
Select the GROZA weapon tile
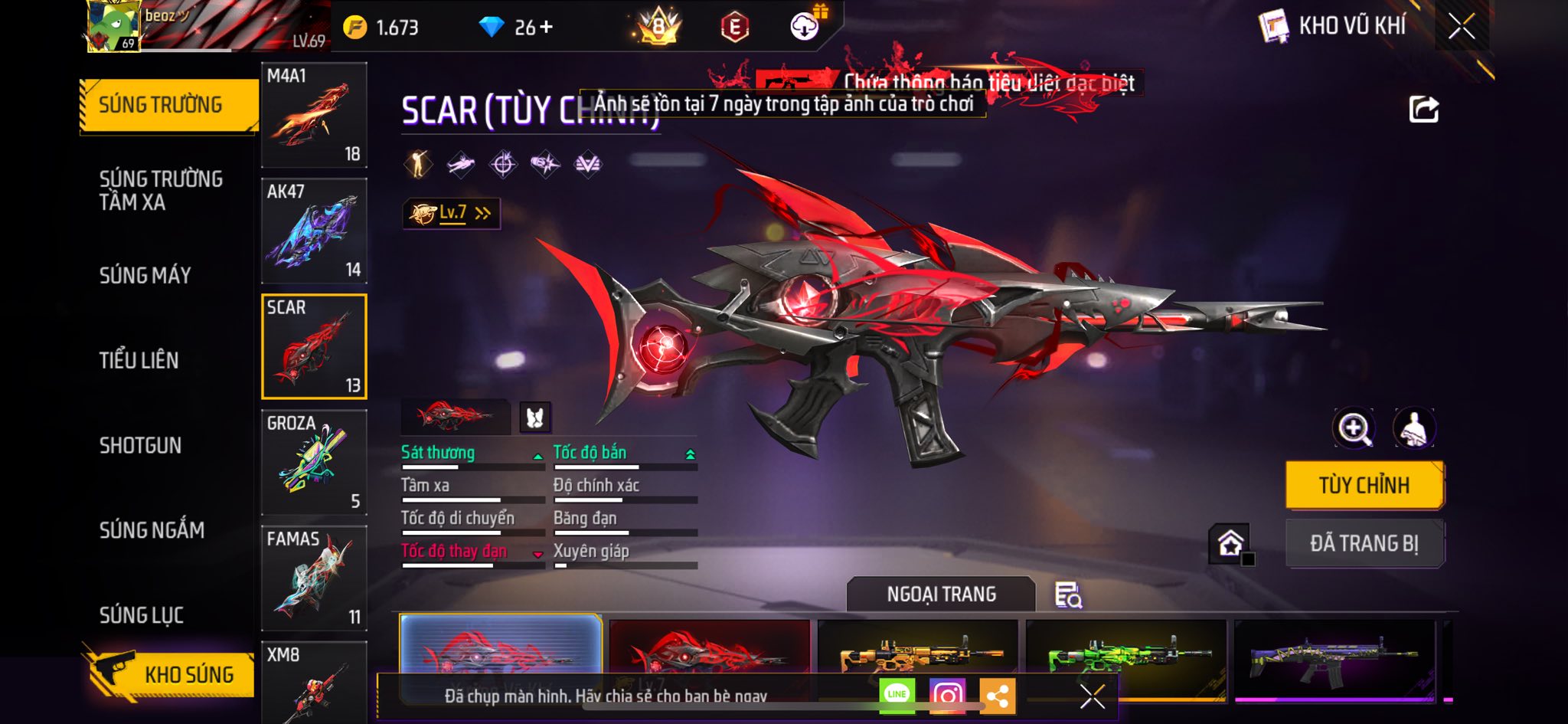point(314,462)
